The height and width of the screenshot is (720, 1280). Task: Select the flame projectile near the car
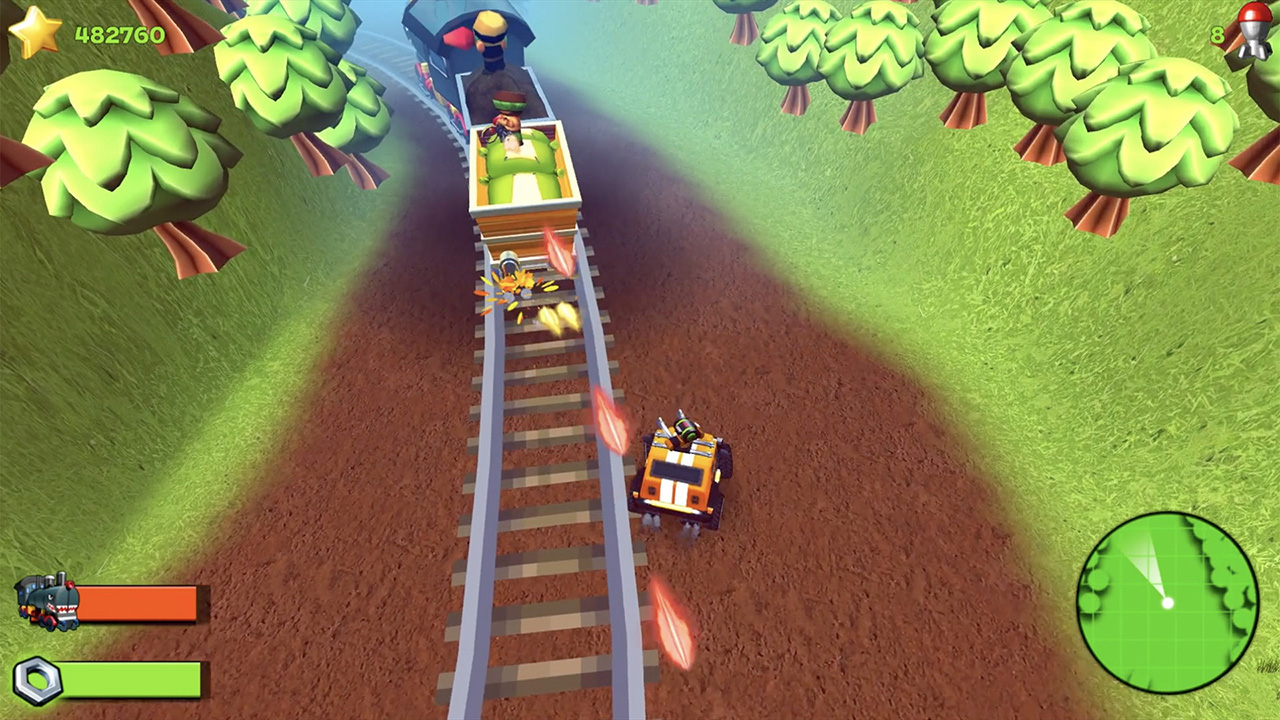[610, 420]
